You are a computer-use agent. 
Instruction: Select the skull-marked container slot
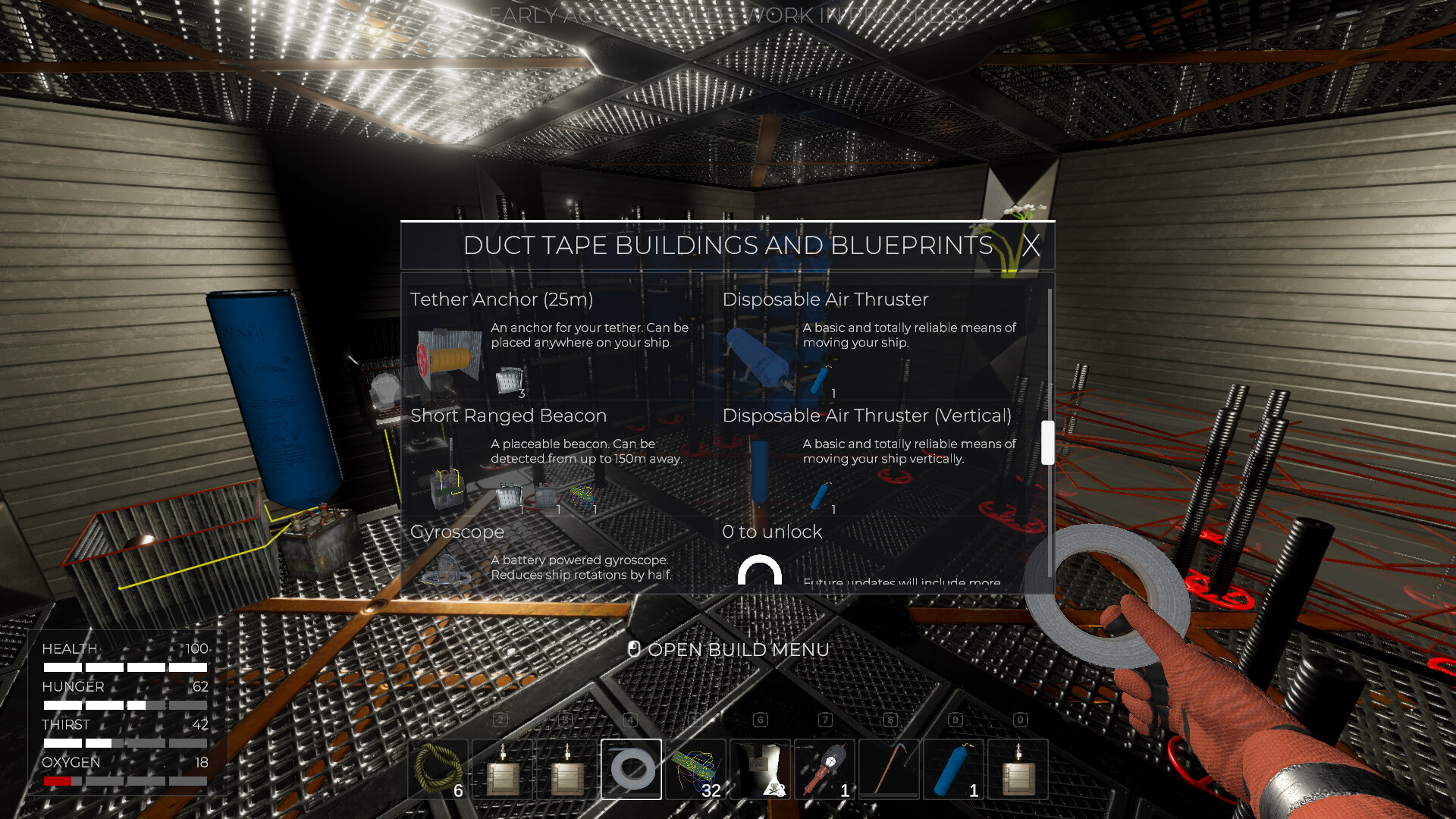(761, 769)
